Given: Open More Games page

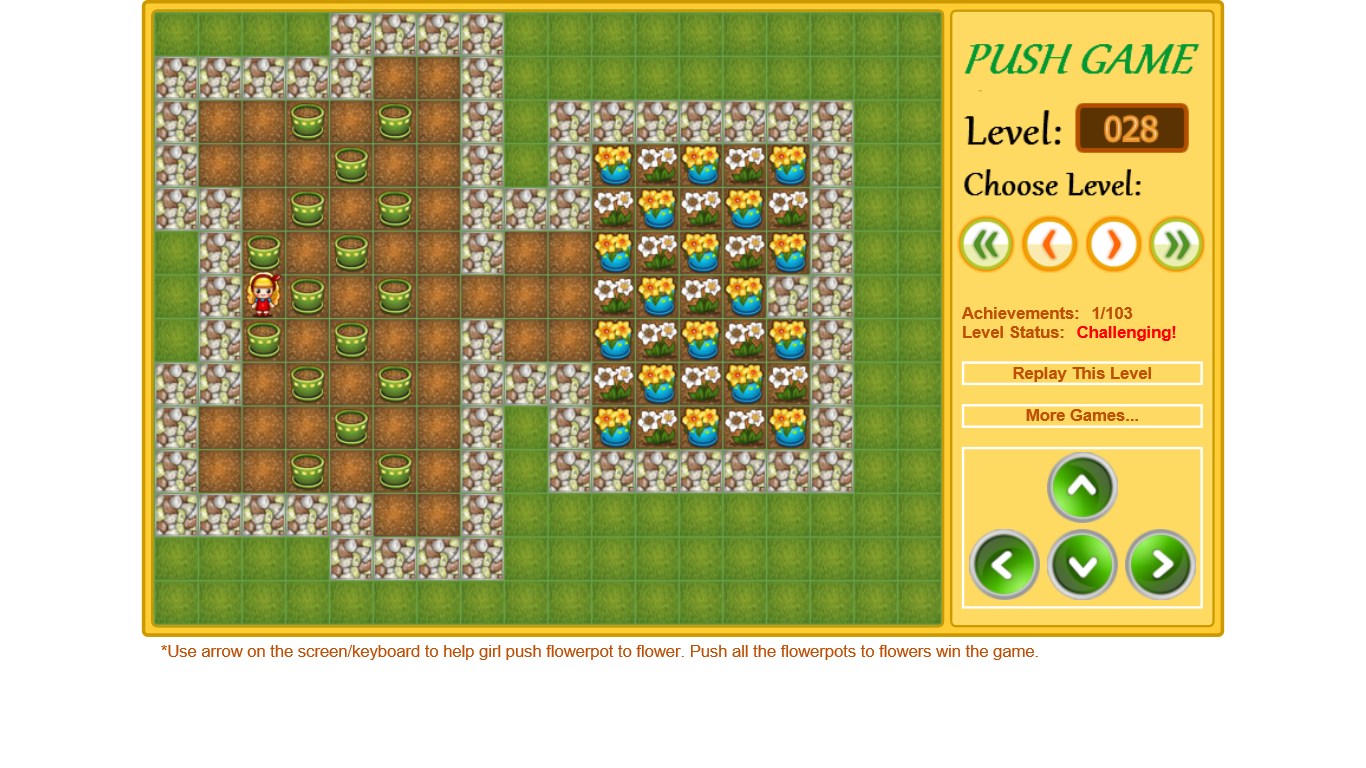Looking at the screenshot, I should point(1081,415).
